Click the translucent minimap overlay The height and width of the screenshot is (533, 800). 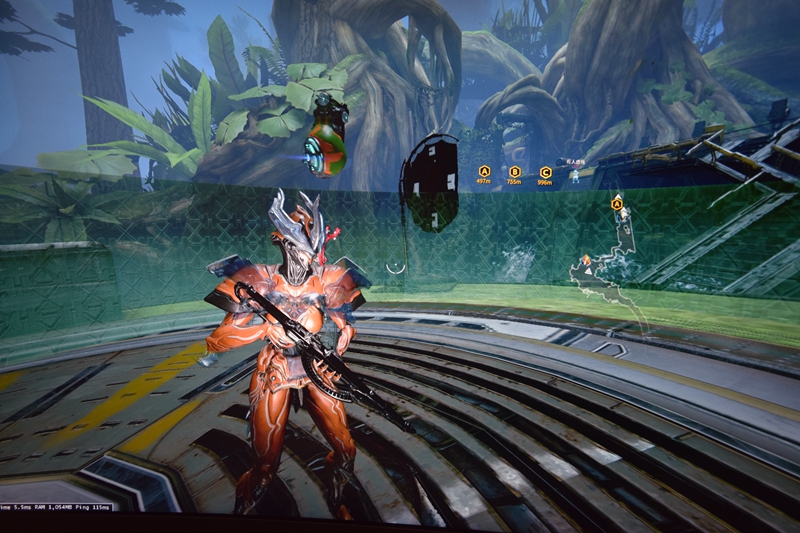click(x=608, y=270)
